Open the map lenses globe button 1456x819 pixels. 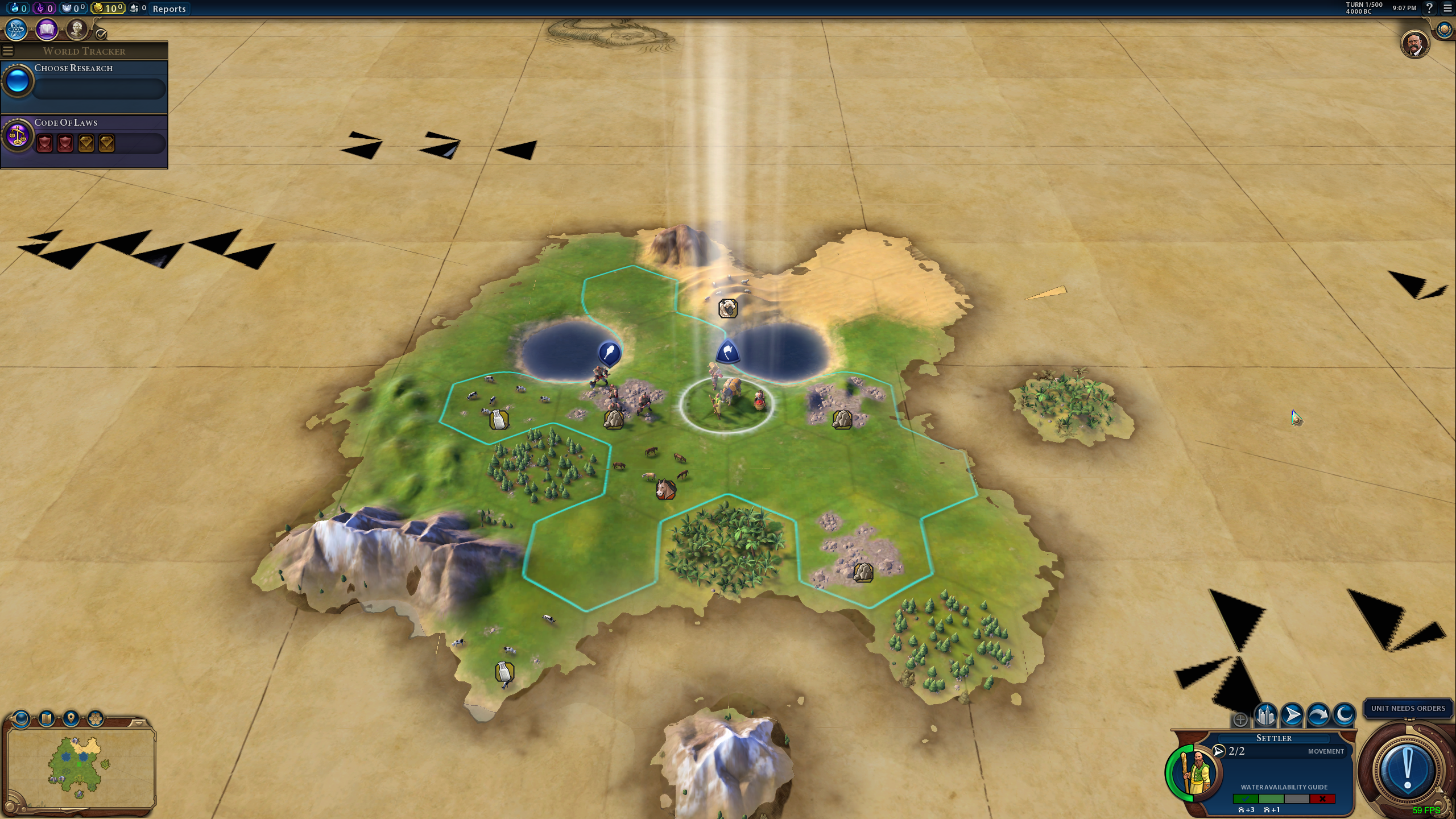(21, 719)
